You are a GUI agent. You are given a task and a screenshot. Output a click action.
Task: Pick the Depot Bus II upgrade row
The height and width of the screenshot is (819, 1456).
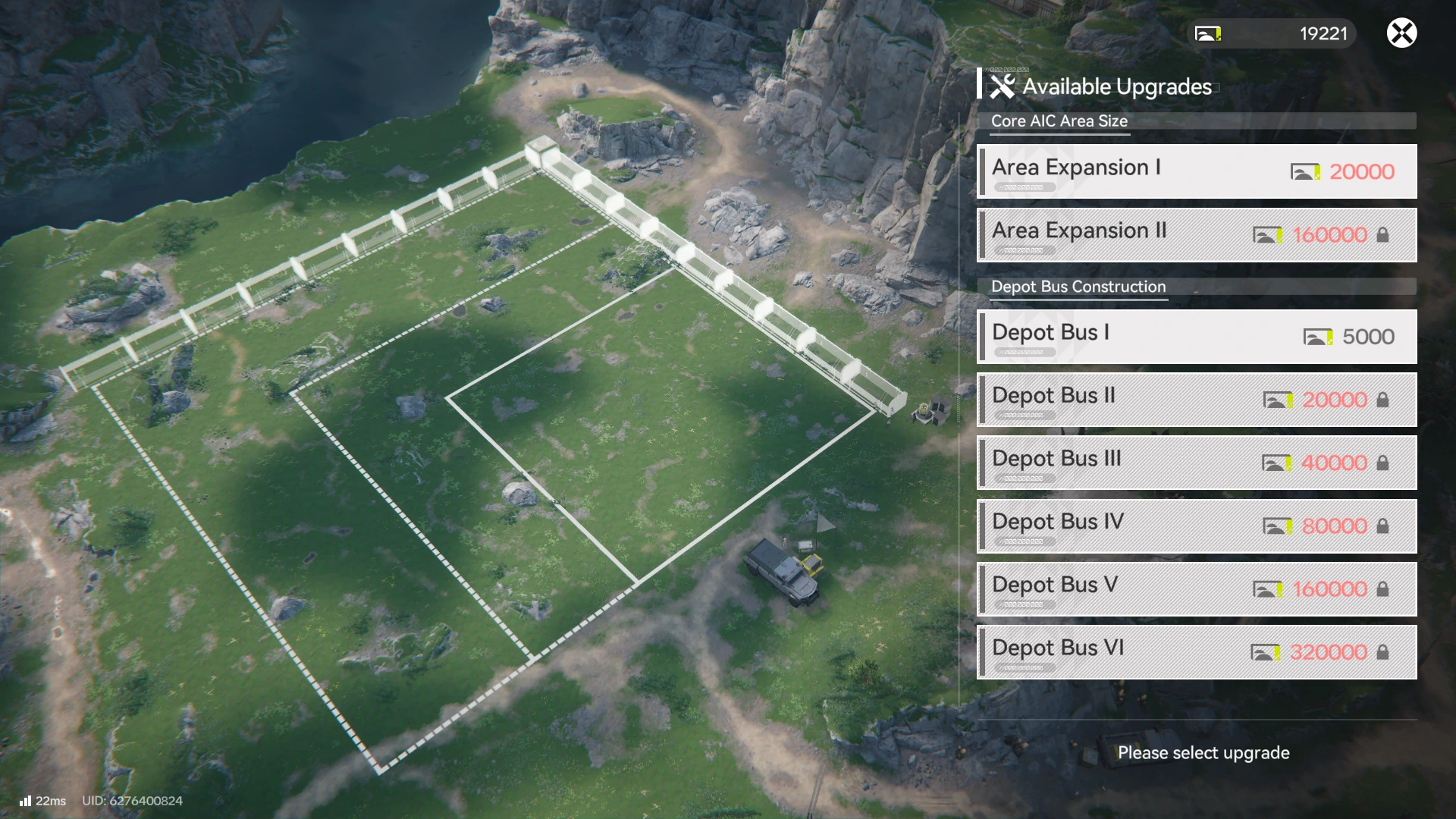1197,400
